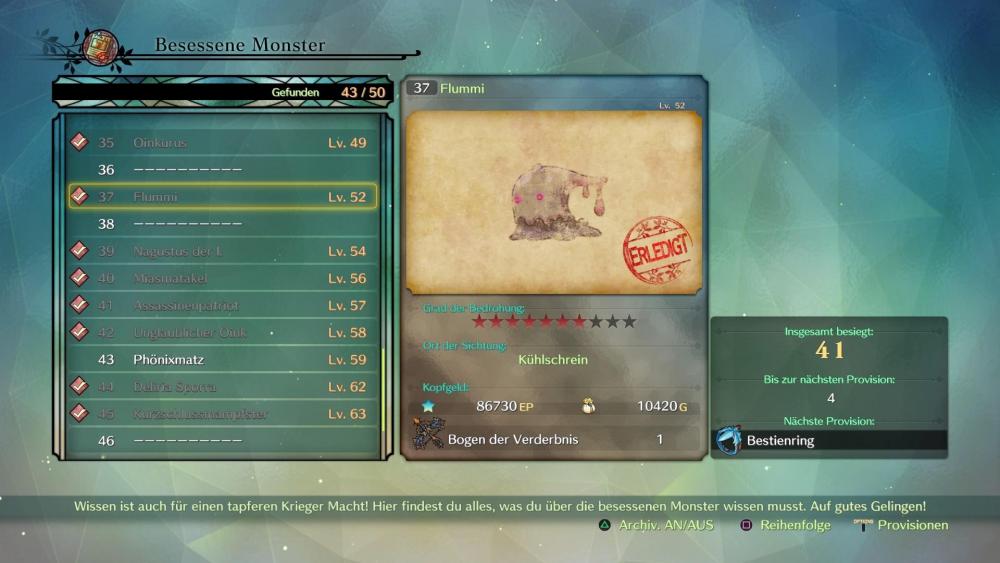Open the Lv. 63 entry number 45

click(x=222, y=413)
